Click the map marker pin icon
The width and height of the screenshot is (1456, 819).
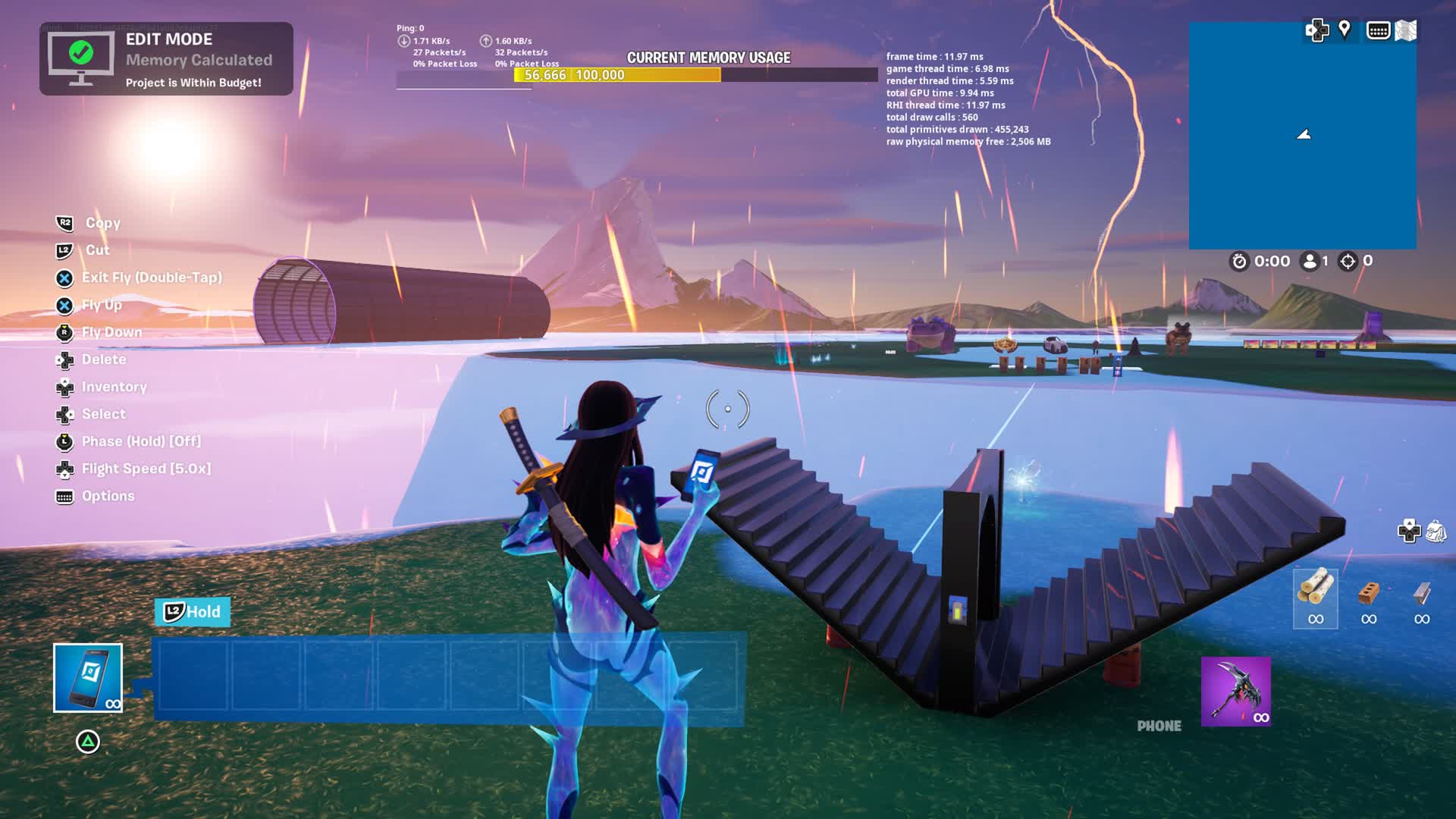pos(1345,30)
